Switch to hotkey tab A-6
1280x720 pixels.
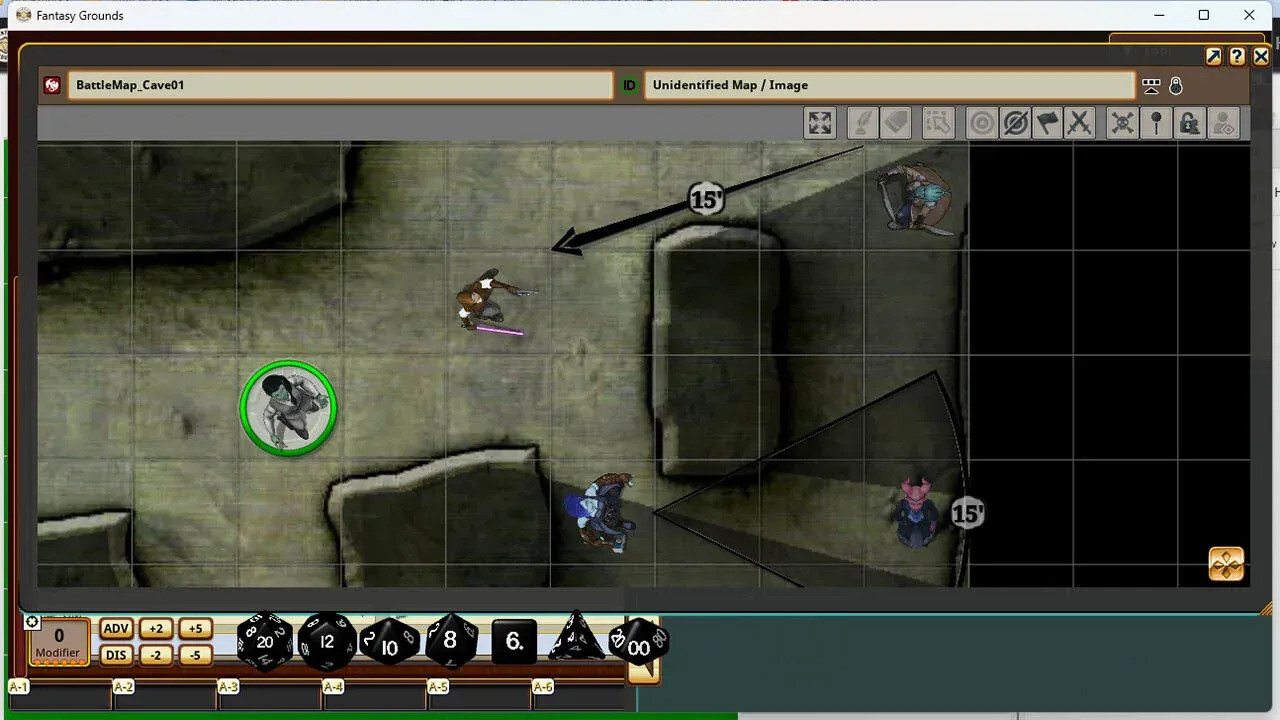click(x=542, y=687)
